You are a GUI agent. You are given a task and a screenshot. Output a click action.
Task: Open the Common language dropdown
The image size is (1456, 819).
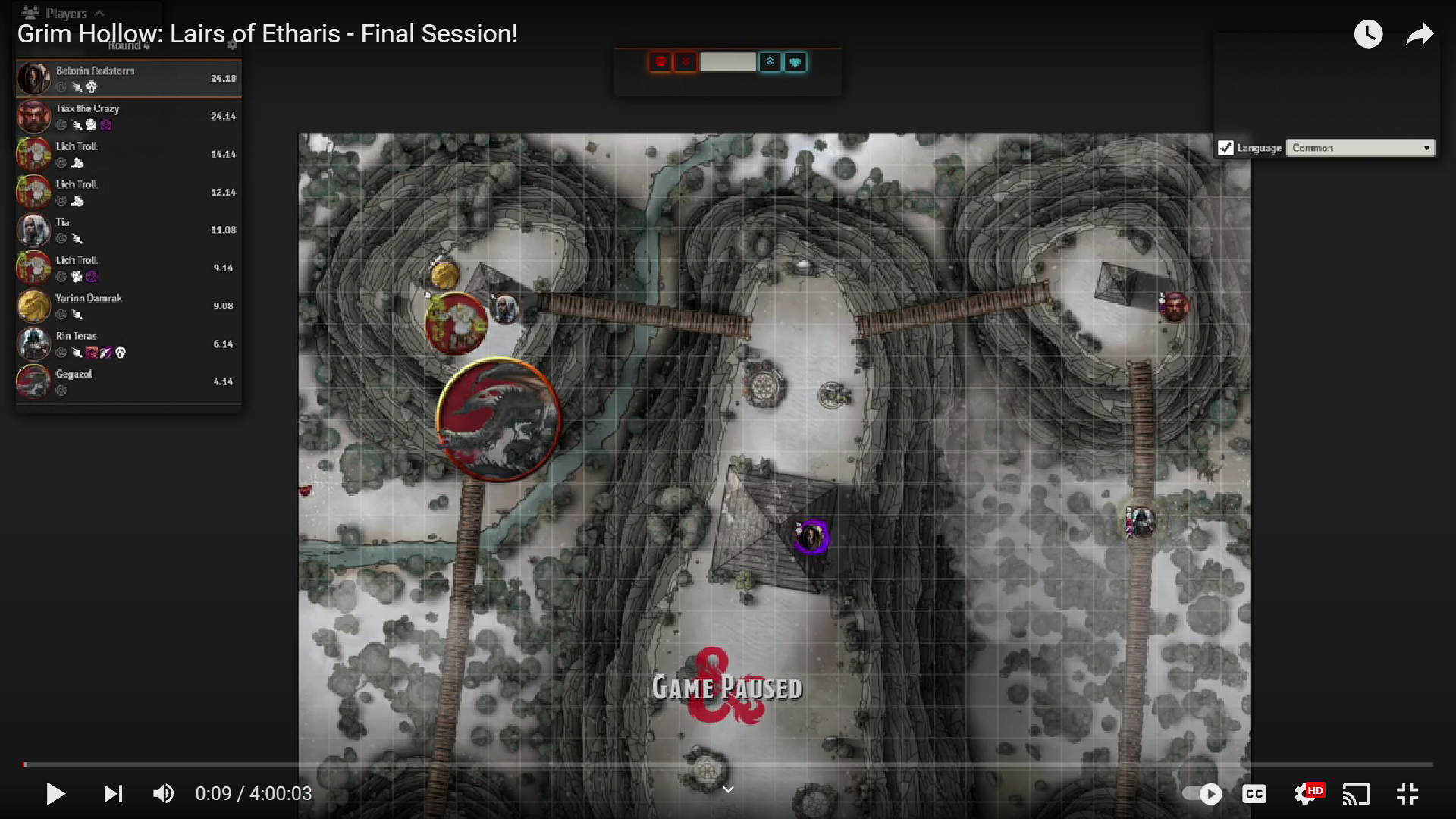tap(1360, 148)
